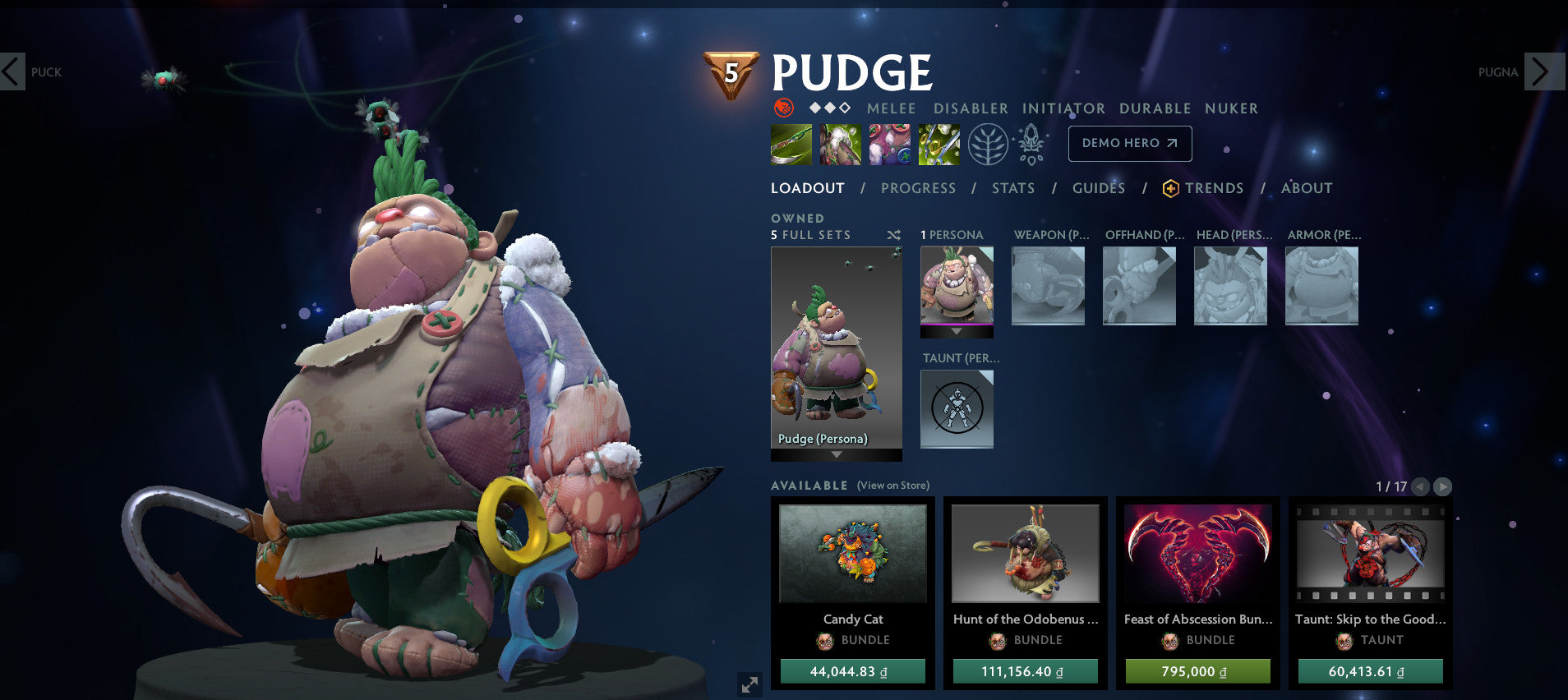Screen dimensions: 1568x700
Task: Open View on Store link
Action: tap(892, 486)
